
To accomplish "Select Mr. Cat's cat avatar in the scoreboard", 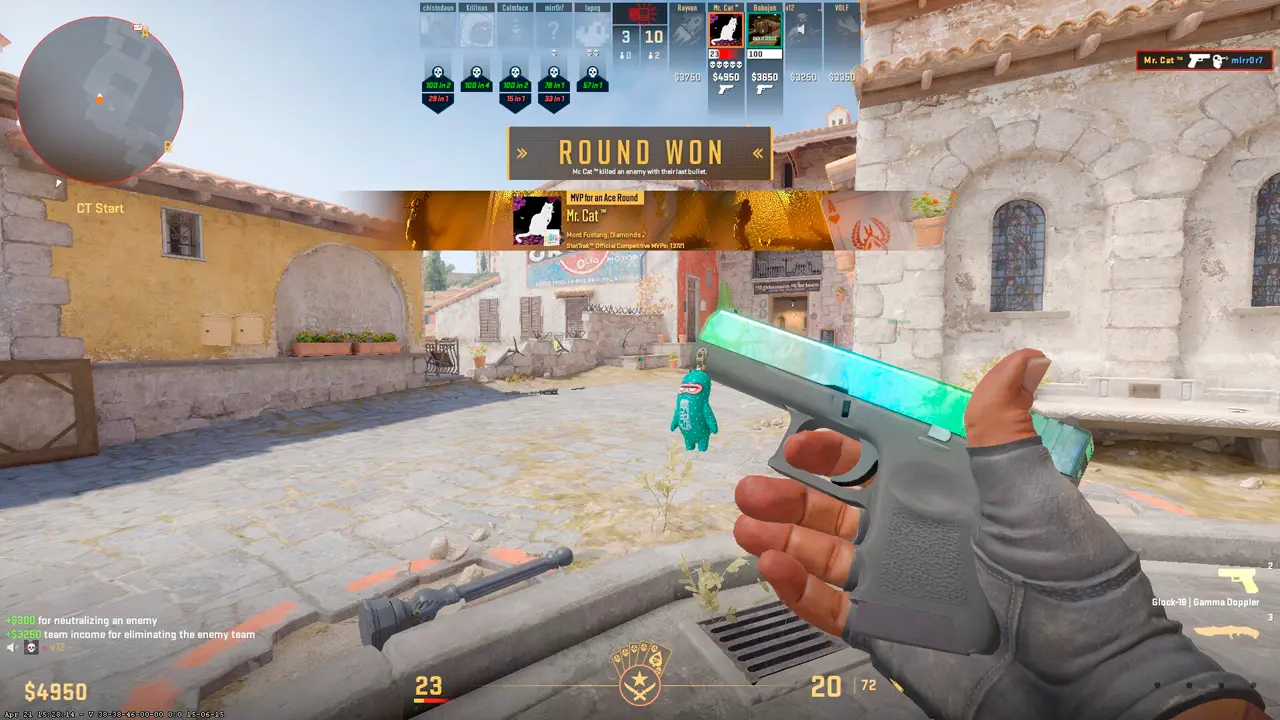I will point(724,30).
